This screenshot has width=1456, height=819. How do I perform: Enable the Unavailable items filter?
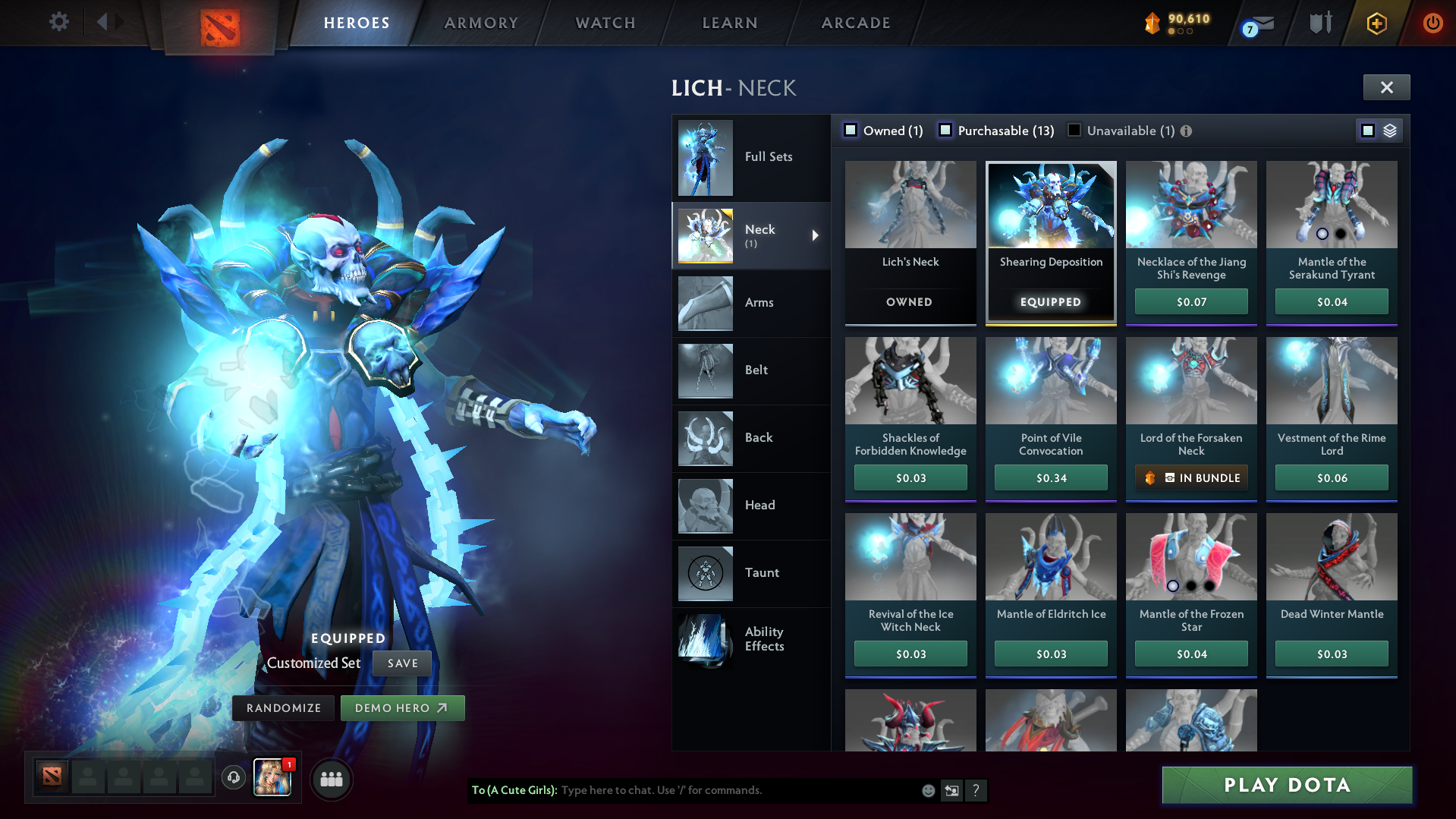pos(1074,131)
